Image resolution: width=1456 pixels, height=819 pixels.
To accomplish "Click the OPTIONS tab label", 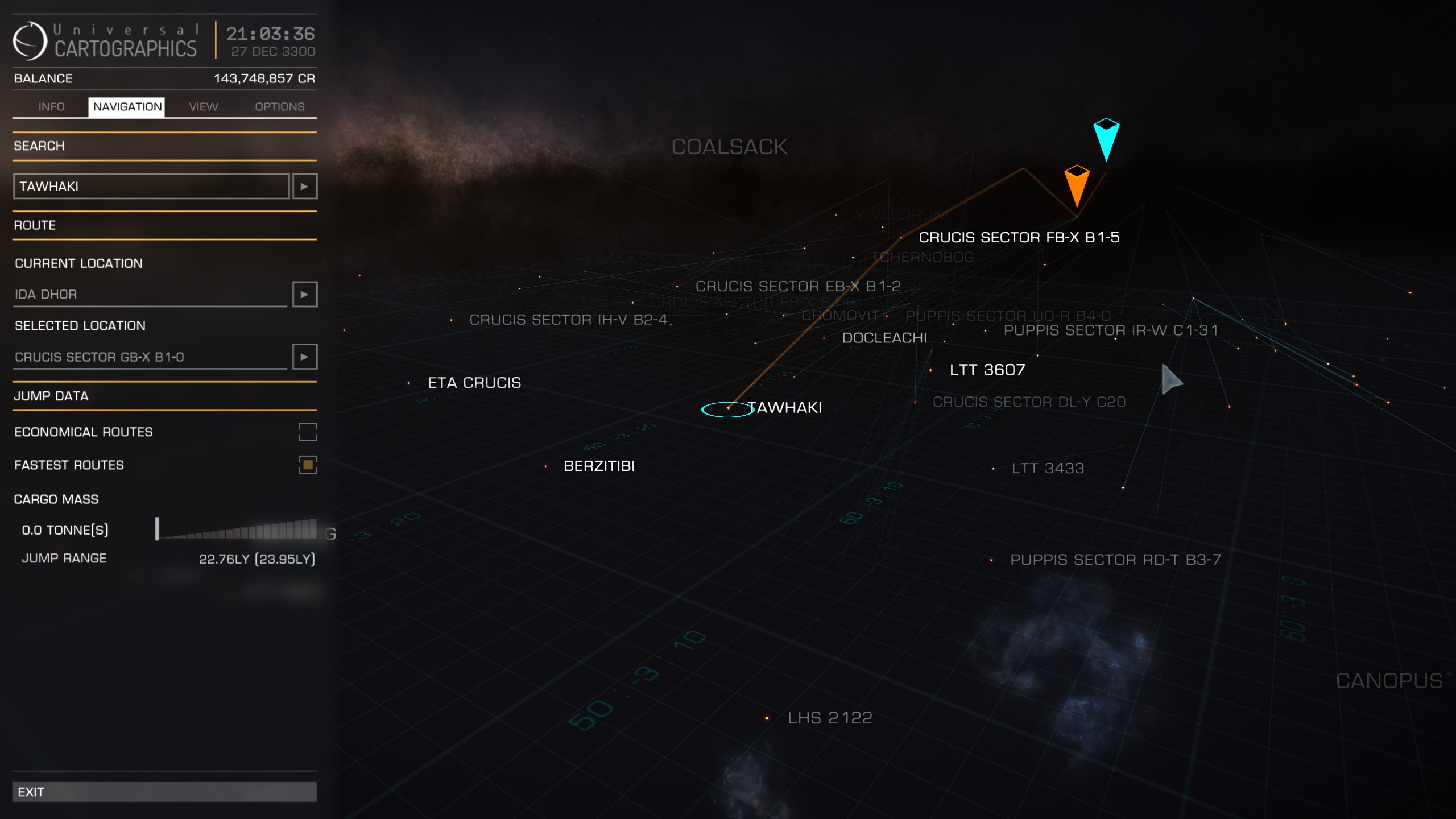I will pos(278,106).
